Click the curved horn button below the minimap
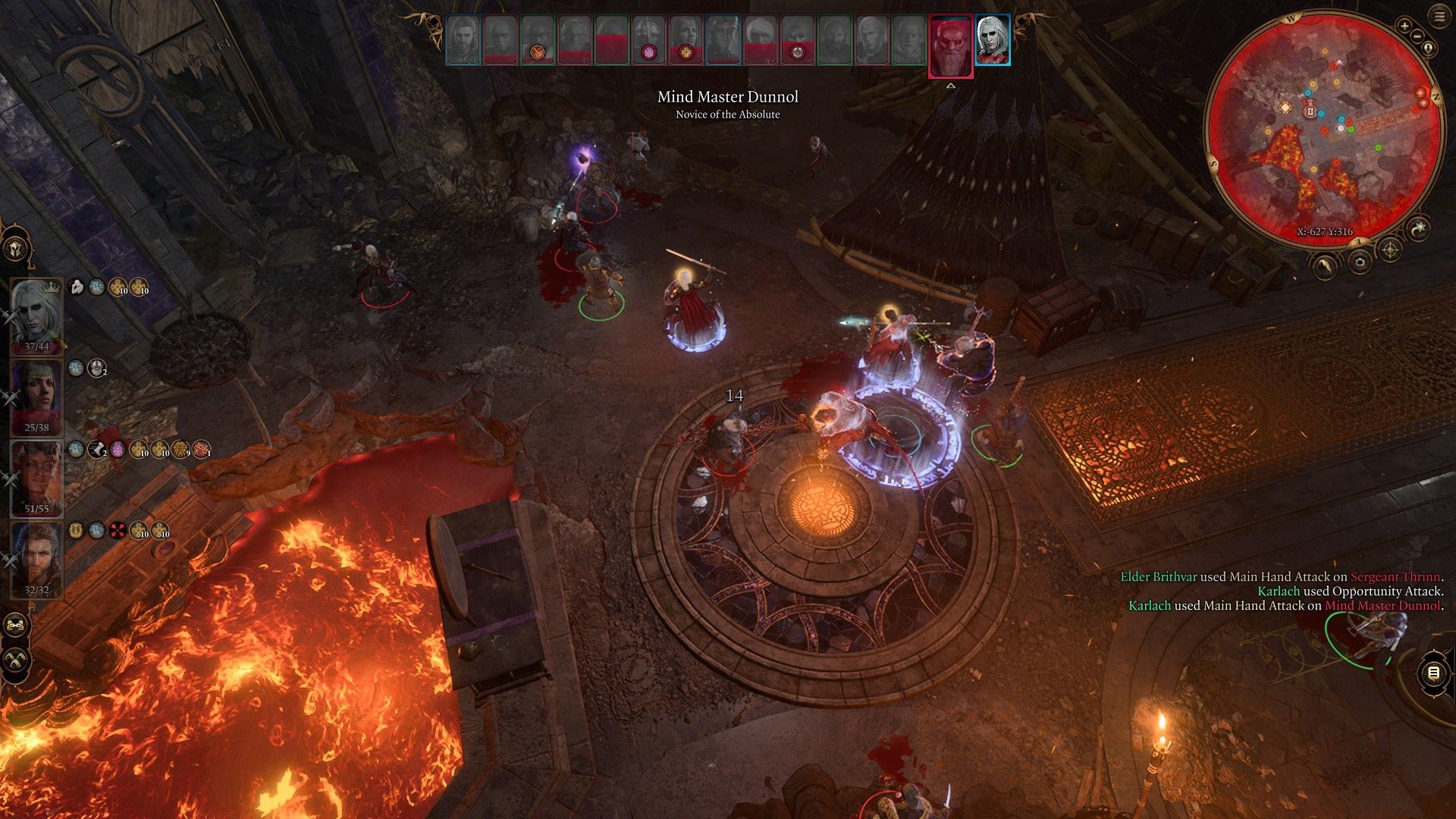 [1326, 265]
